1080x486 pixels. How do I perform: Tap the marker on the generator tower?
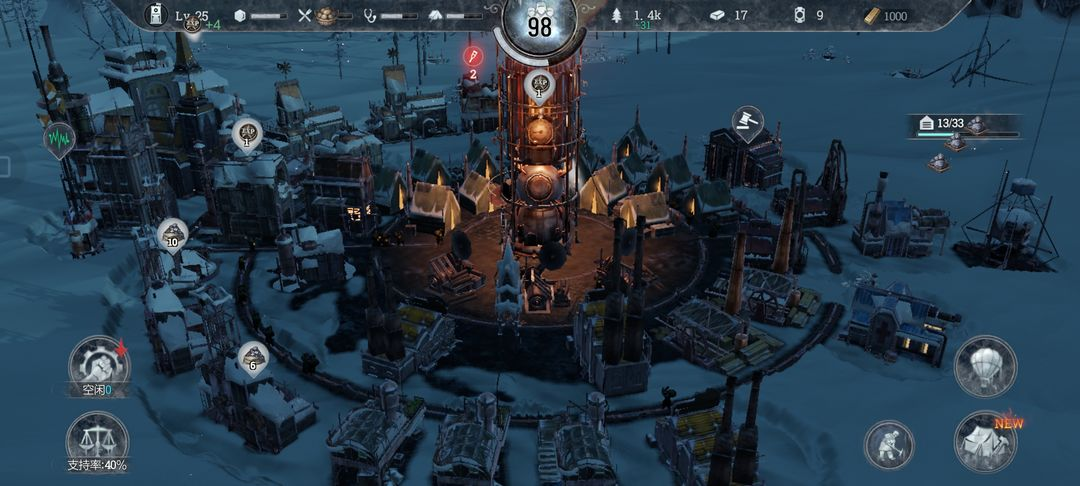point(539,87)
